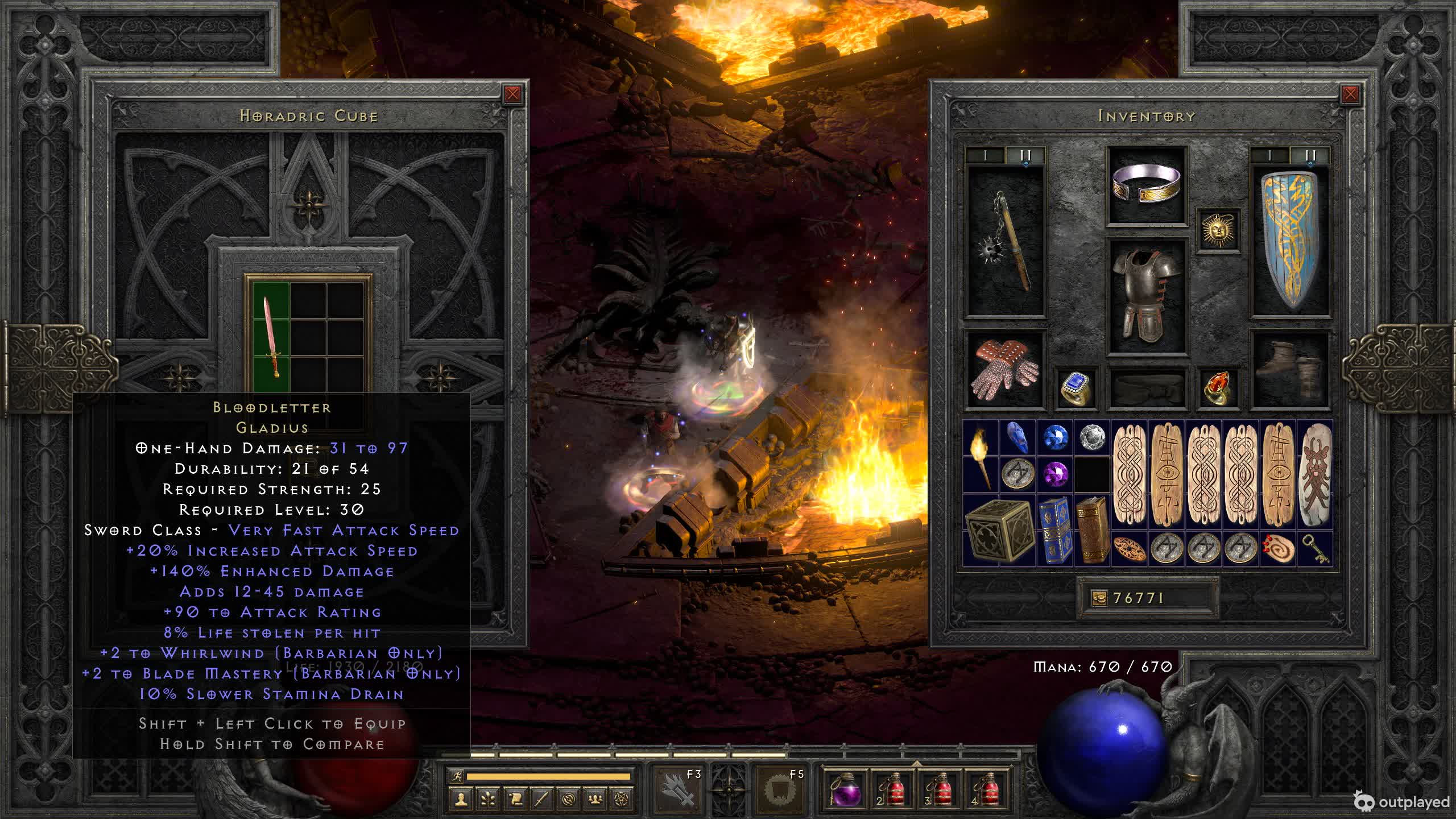The image size is (1456, 819).
Task: Select the equipped chain gloves
Action: [1006, 370]
